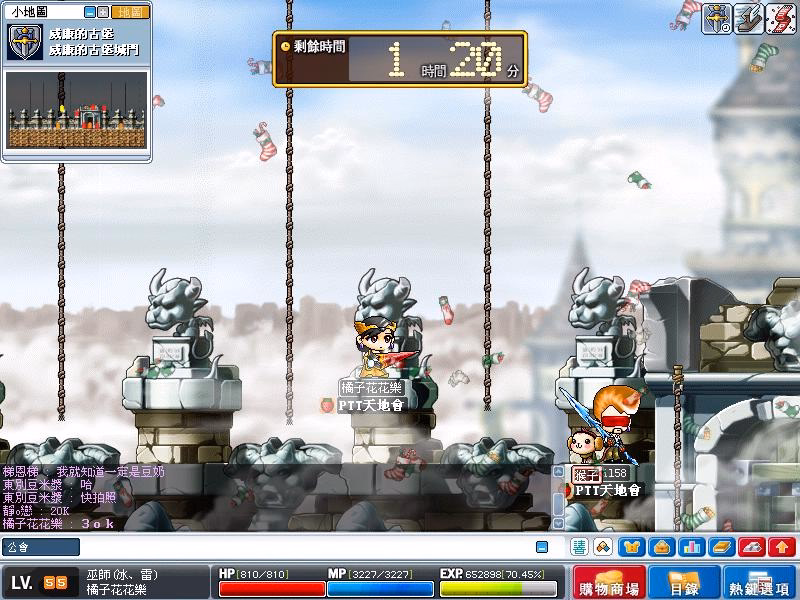Screen dimensions: 800x600
Task: Expand the minimap with the plus button
Action: point(103,12)
